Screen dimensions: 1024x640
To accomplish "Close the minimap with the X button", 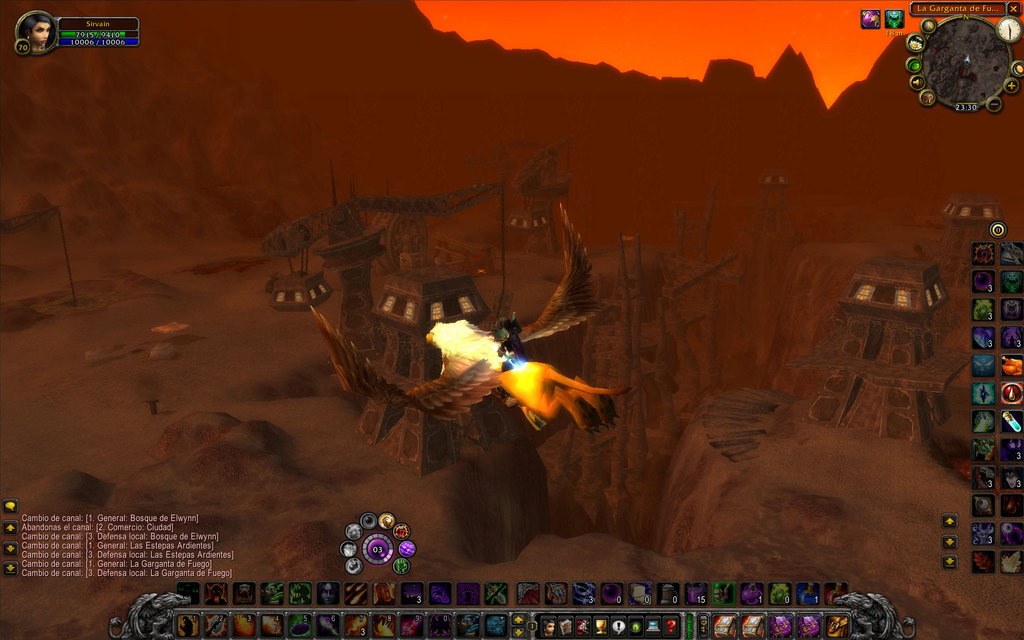I will 1013,8.
